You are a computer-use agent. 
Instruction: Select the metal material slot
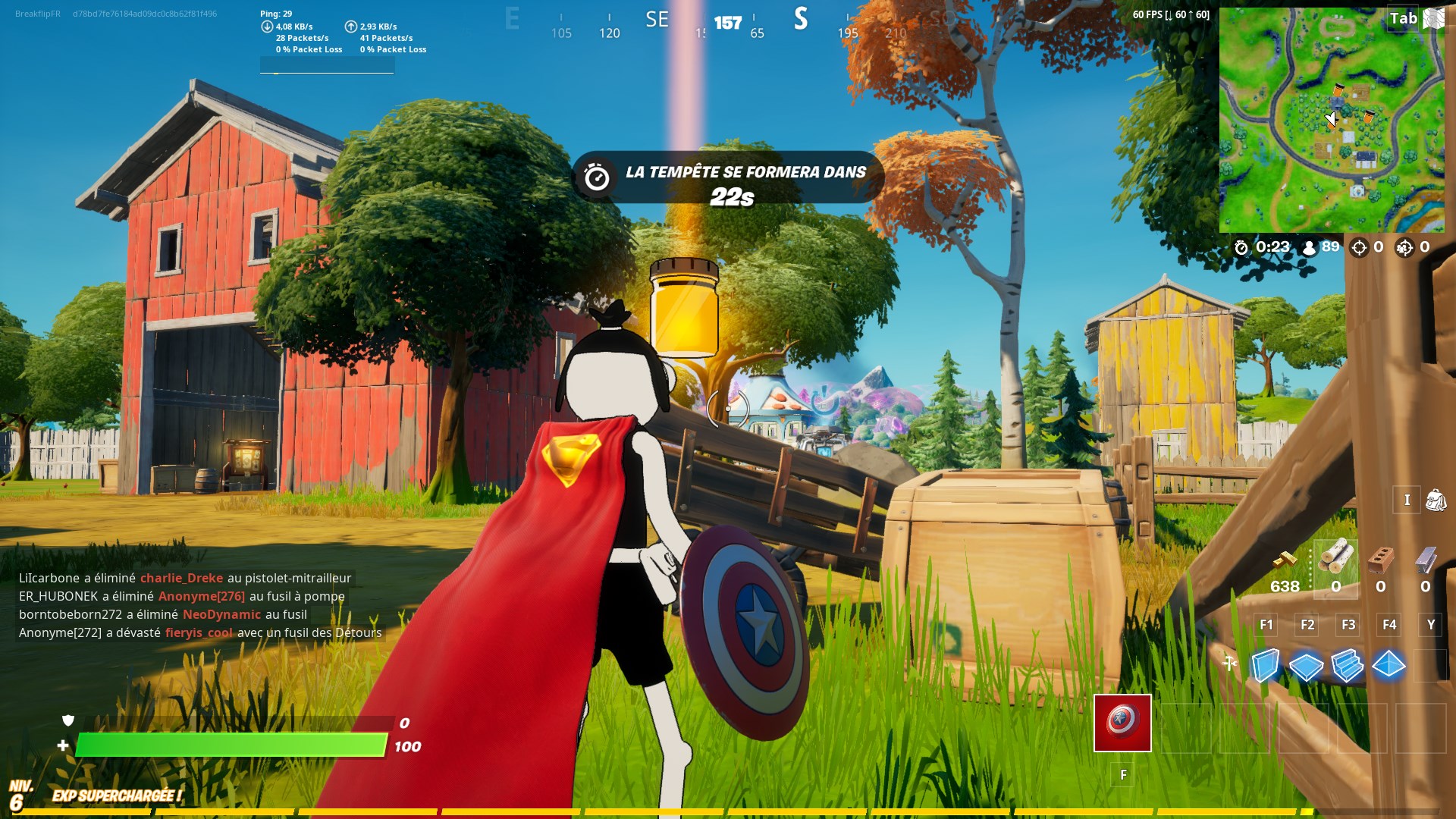pos(1426,560)
